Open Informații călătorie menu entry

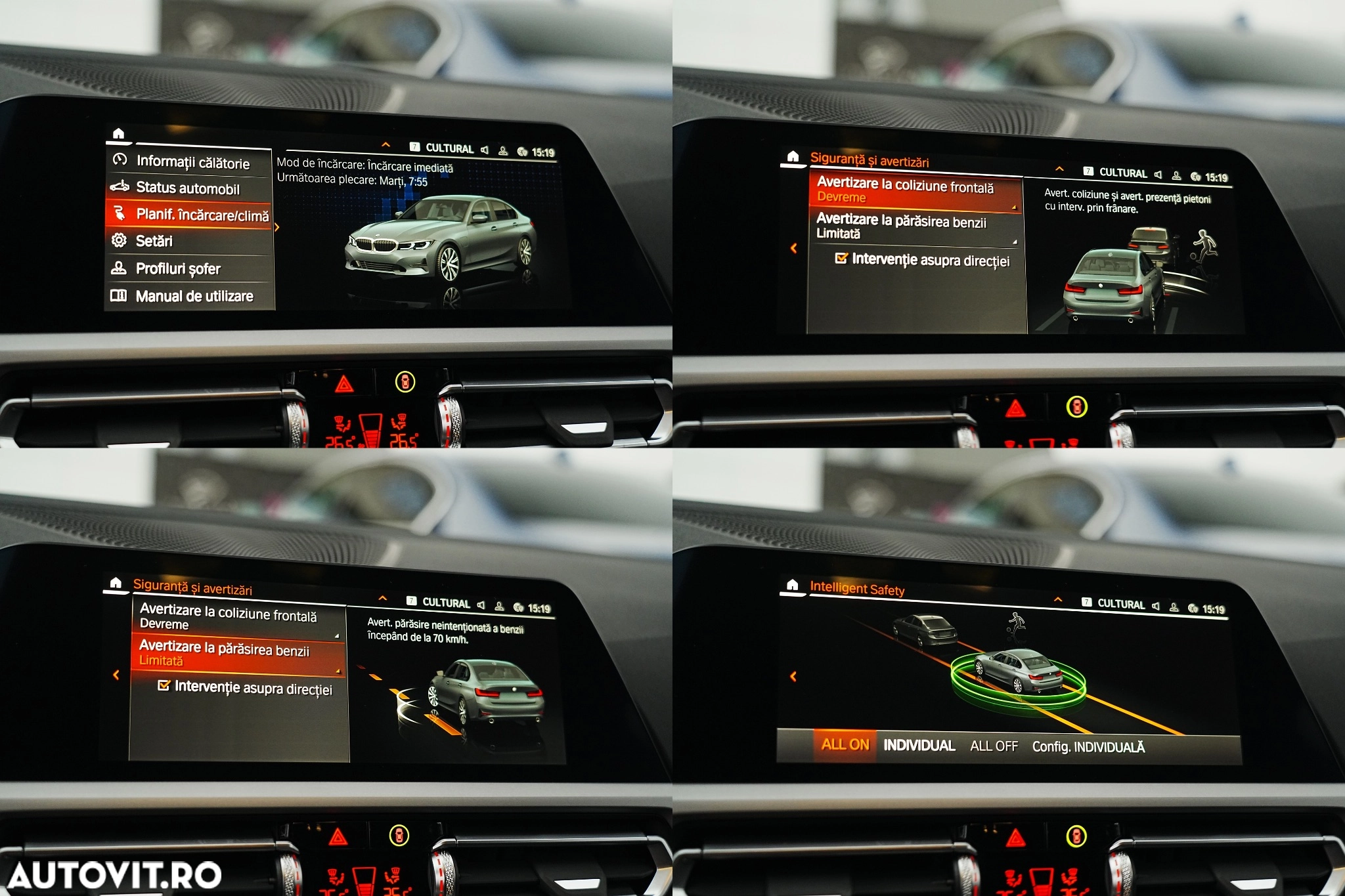(192, 162)
